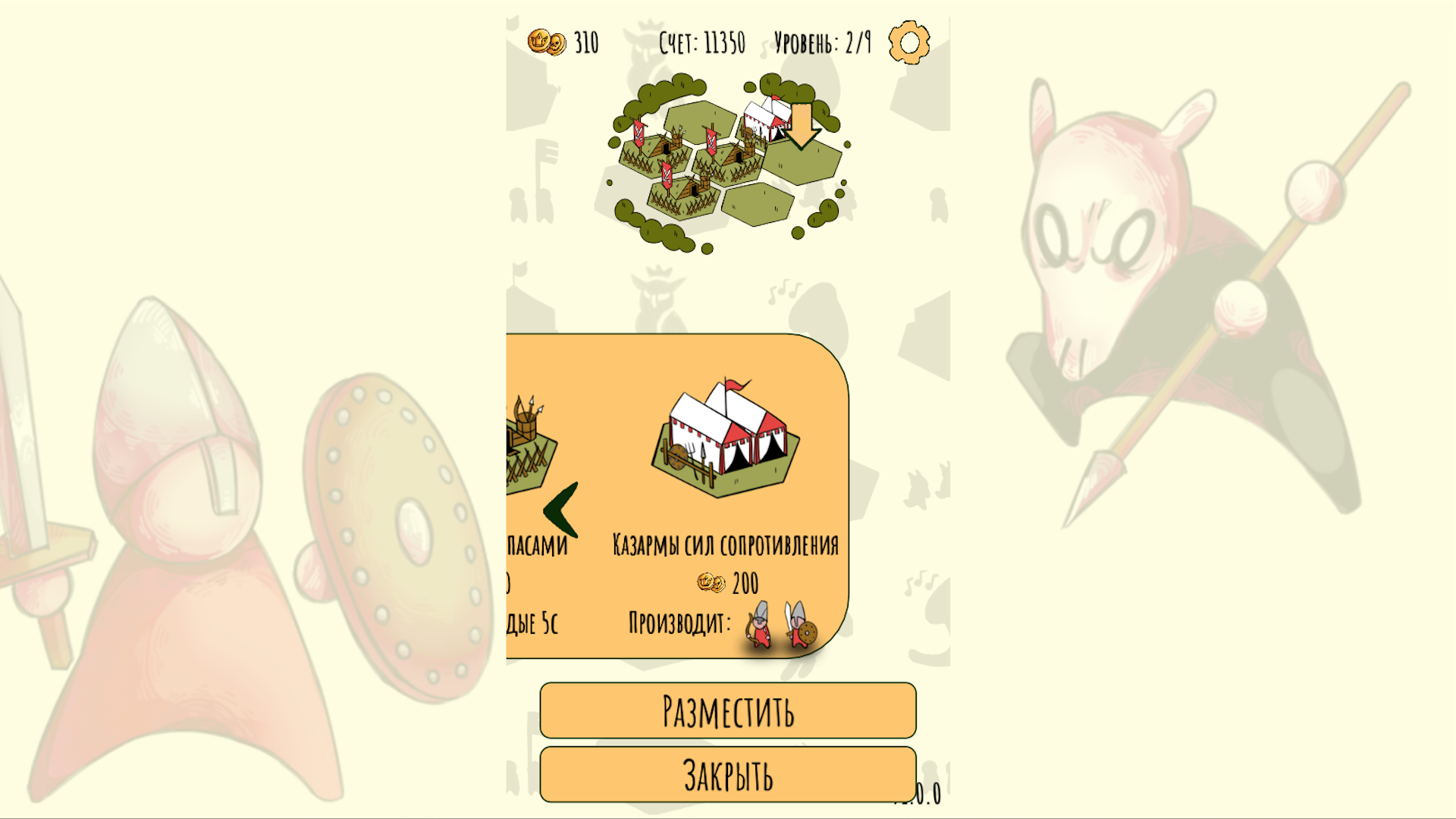Image resolution: width=1456 pixels, height=819 pixels.
Task: Click the Уровень 2/9 level indicator
Action: click(823, 43)
